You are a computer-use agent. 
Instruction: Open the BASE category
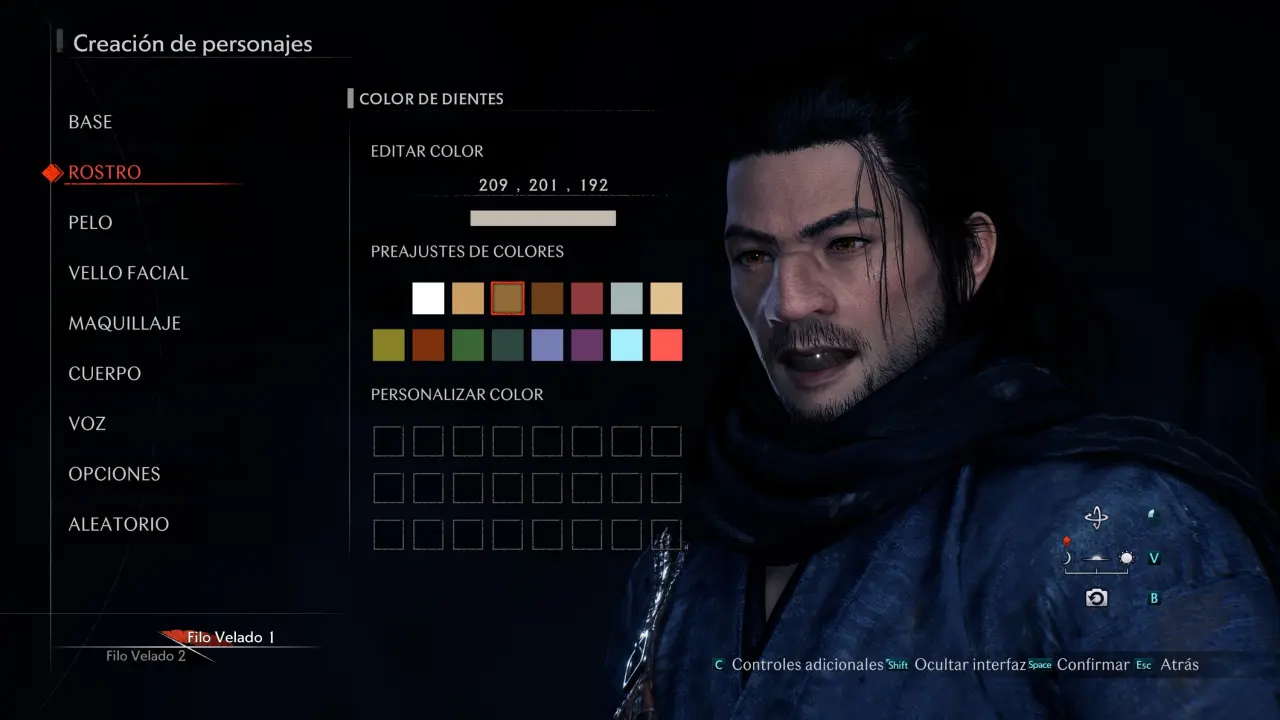(90, 122)
